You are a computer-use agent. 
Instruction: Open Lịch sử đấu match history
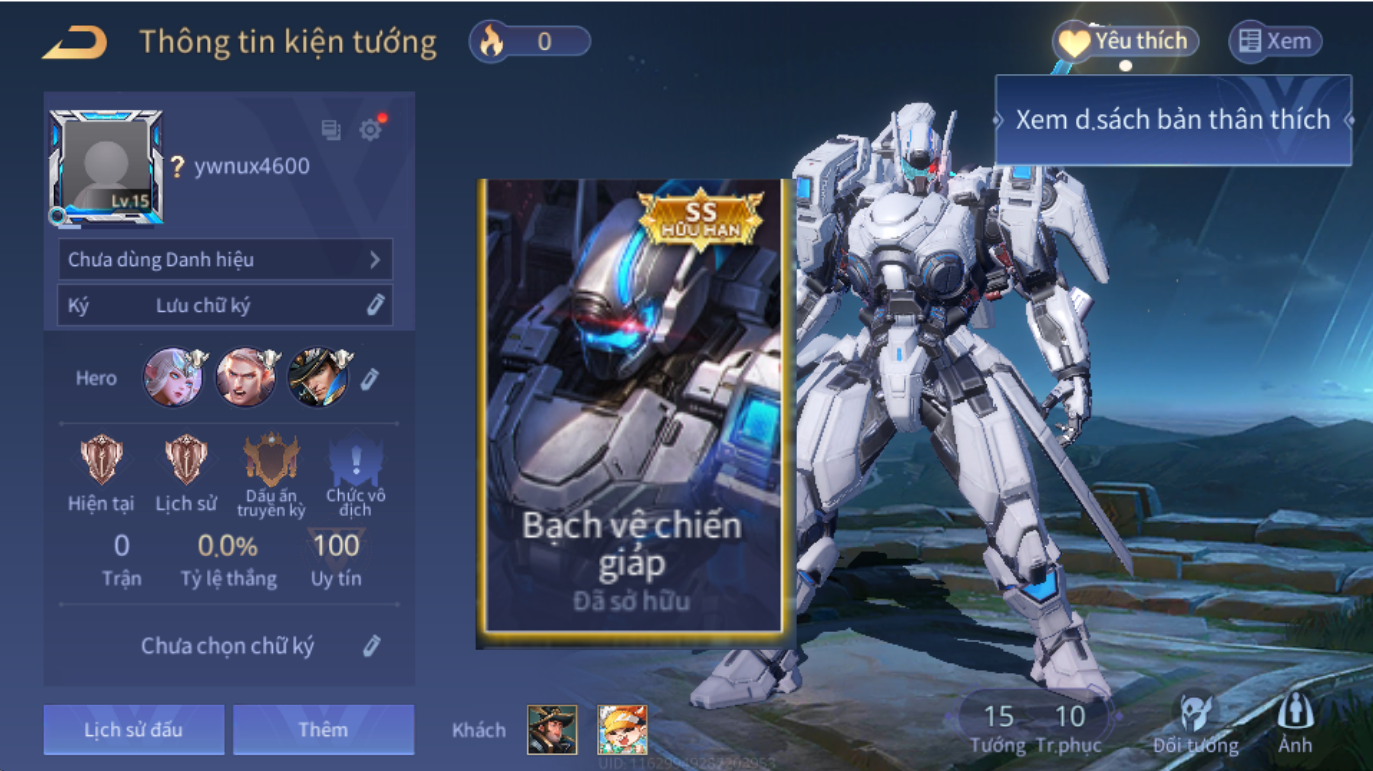pos(133,729)
